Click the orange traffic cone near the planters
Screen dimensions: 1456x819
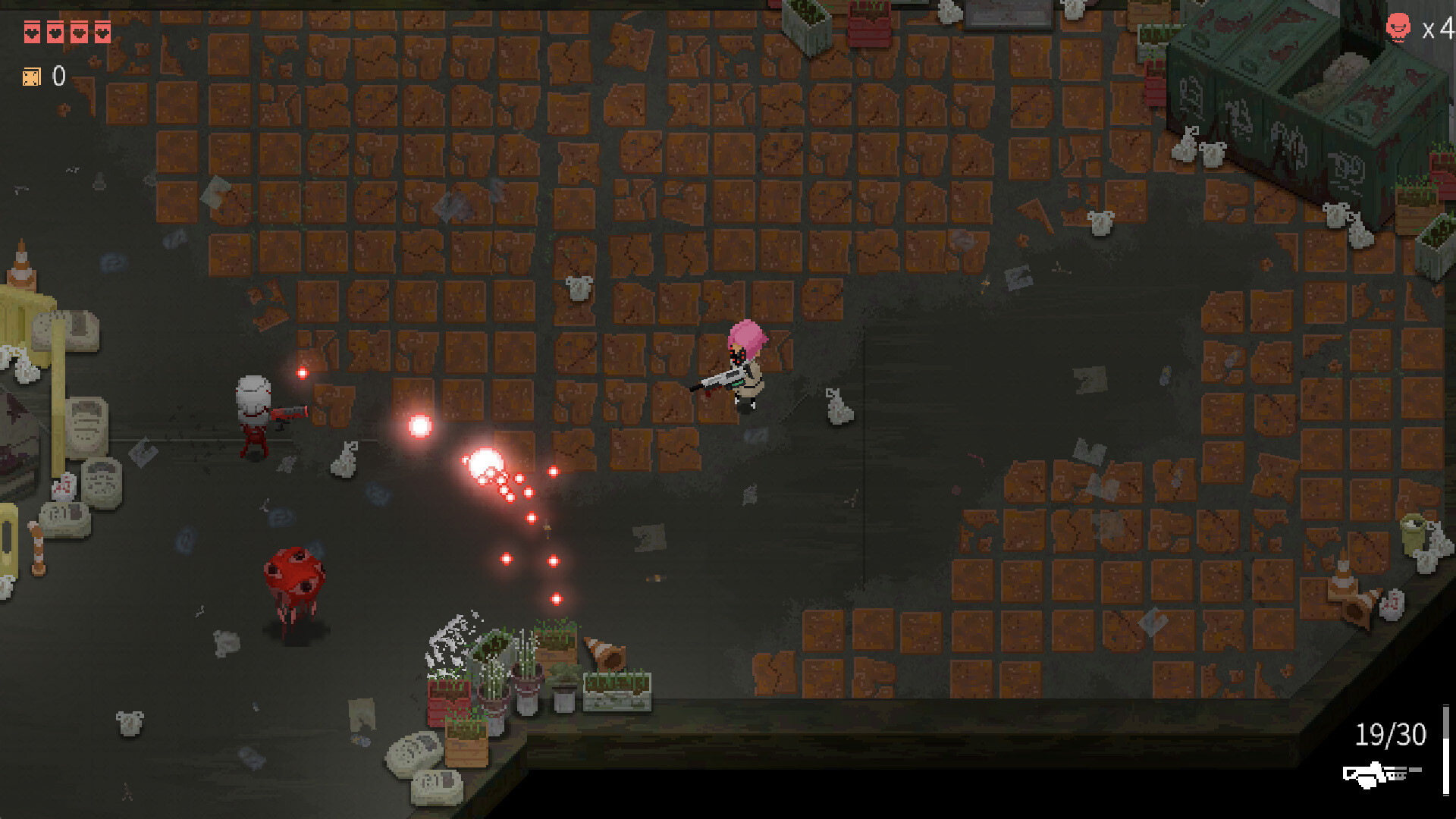point(603,652)
